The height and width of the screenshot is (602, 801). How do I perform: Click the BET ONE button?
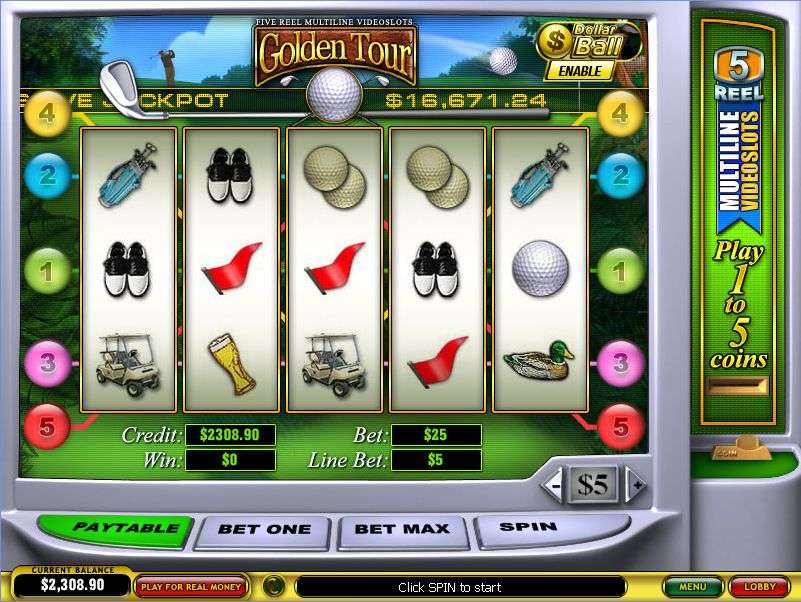pos(265,529)
